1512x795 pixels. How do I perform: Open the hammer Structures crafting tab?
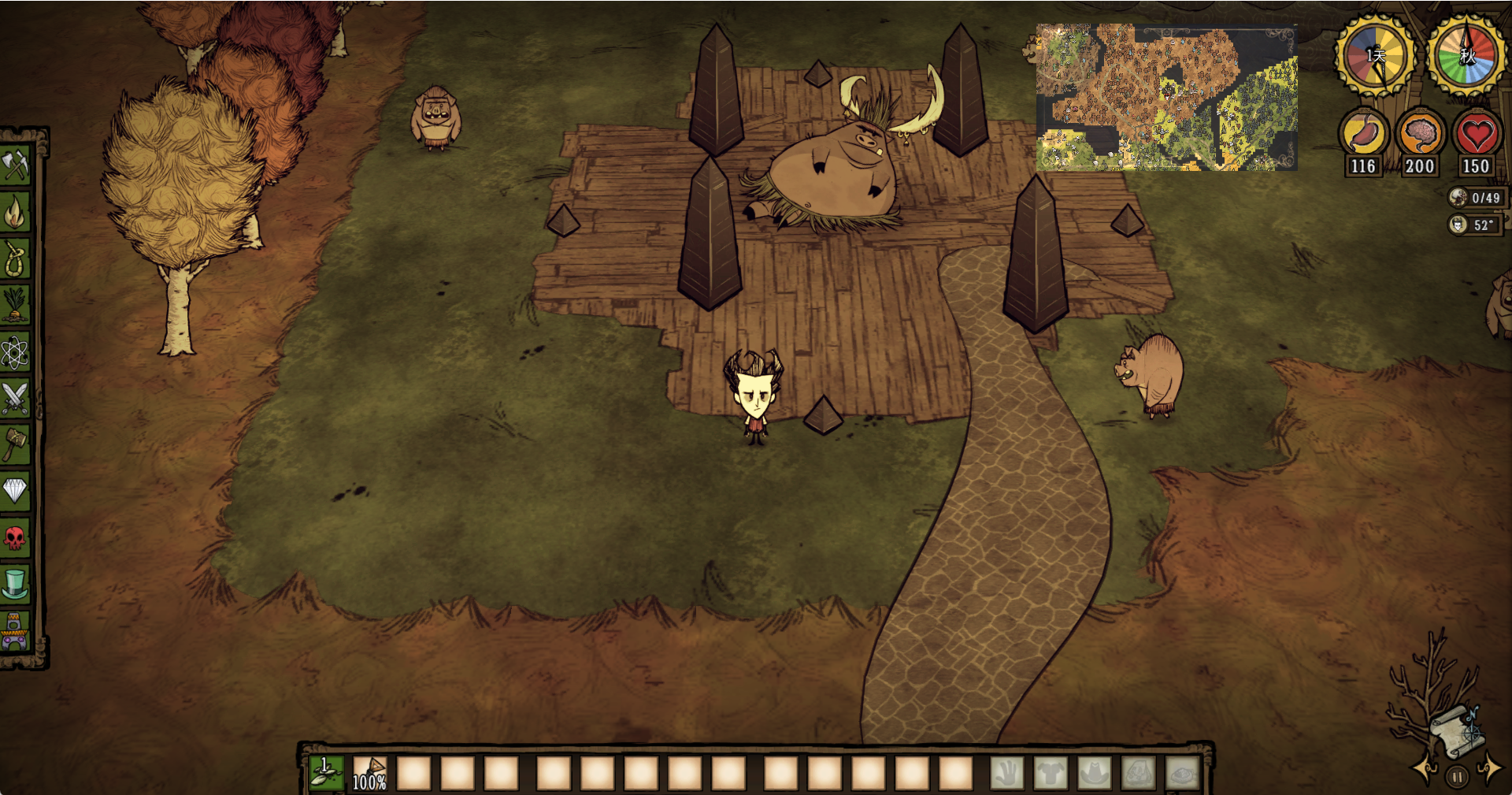[x=15, y=444]
